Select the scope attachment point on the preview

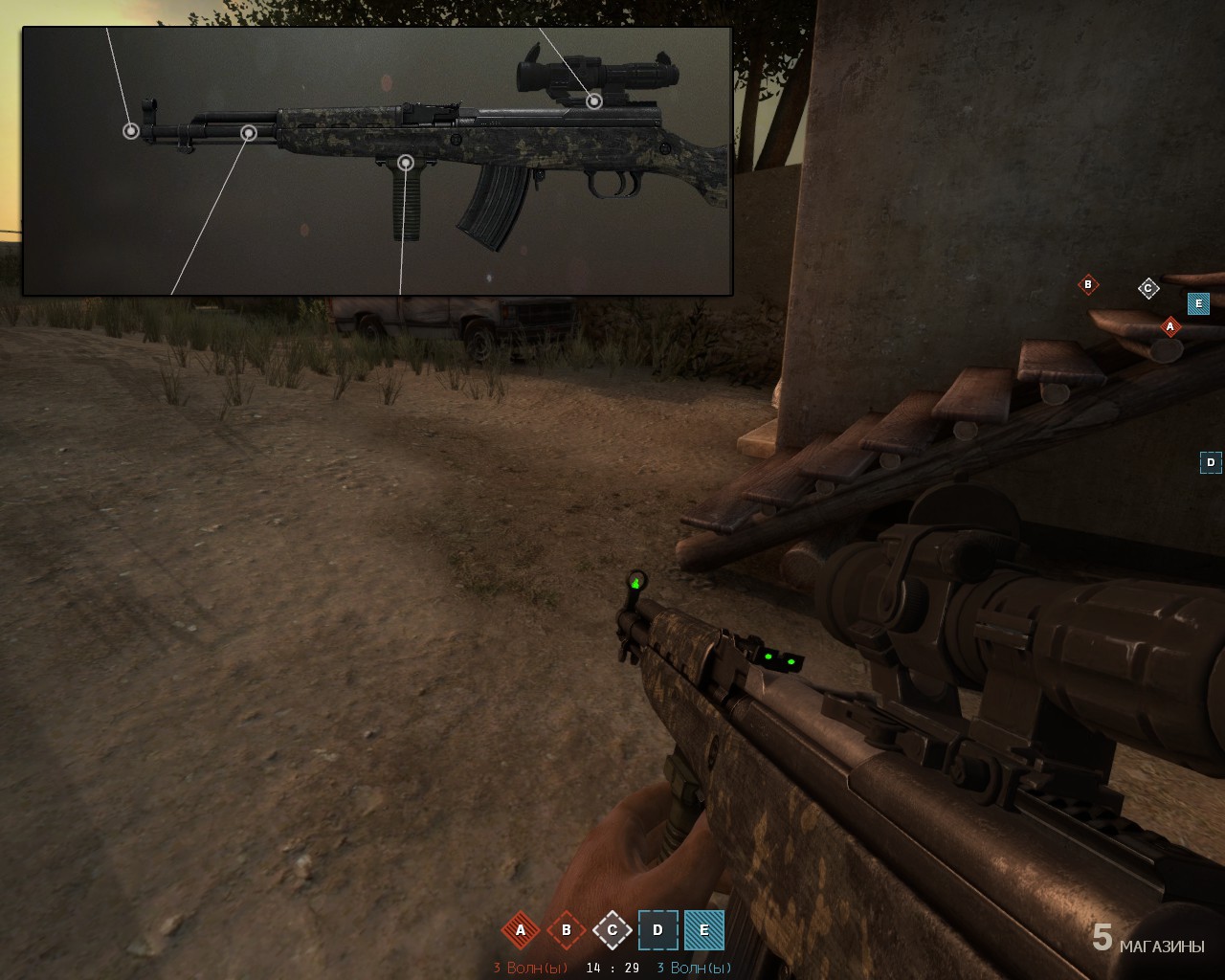coord(595,100)
